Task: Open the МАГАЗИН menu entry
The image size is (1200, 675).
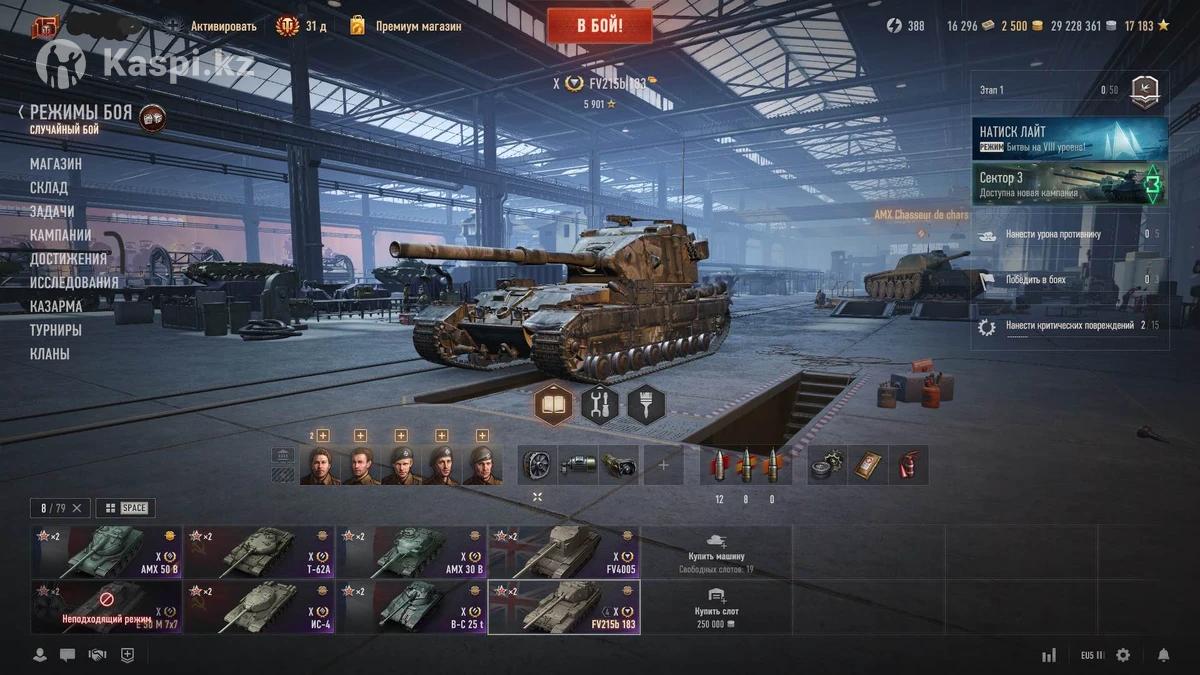Action: tap(56, 164)
